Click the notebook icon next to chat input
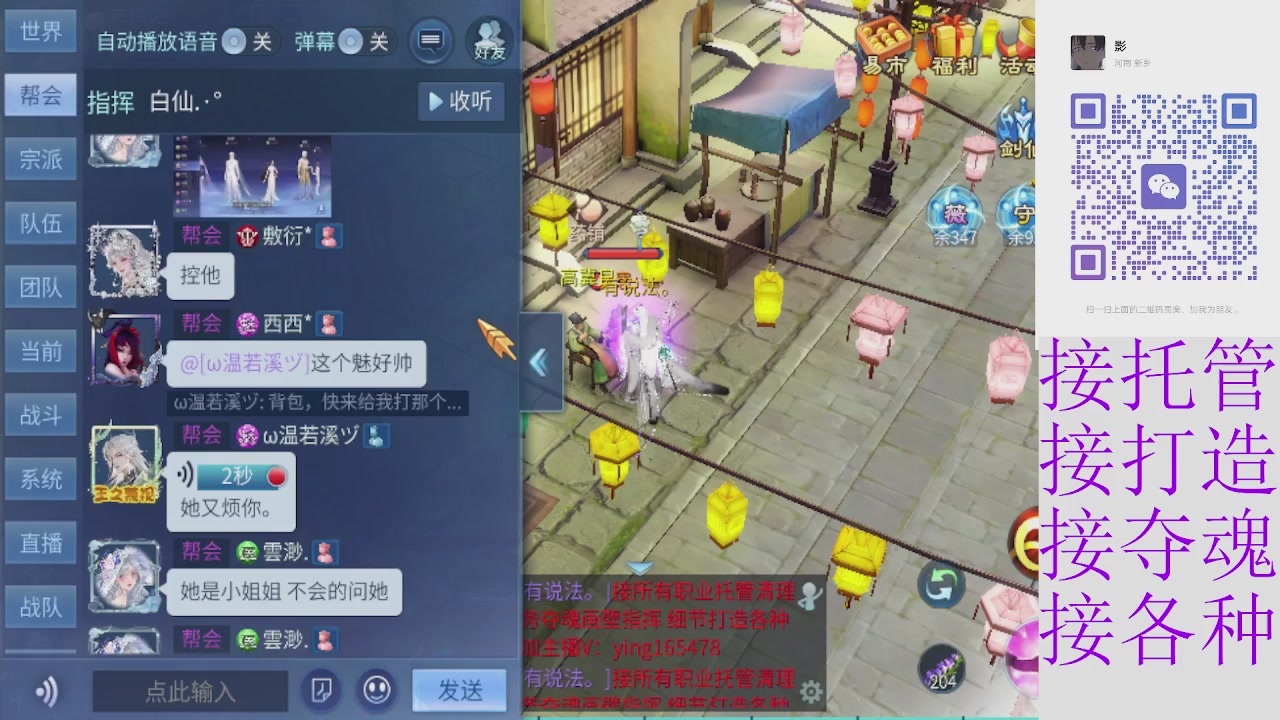 point(321,690)
